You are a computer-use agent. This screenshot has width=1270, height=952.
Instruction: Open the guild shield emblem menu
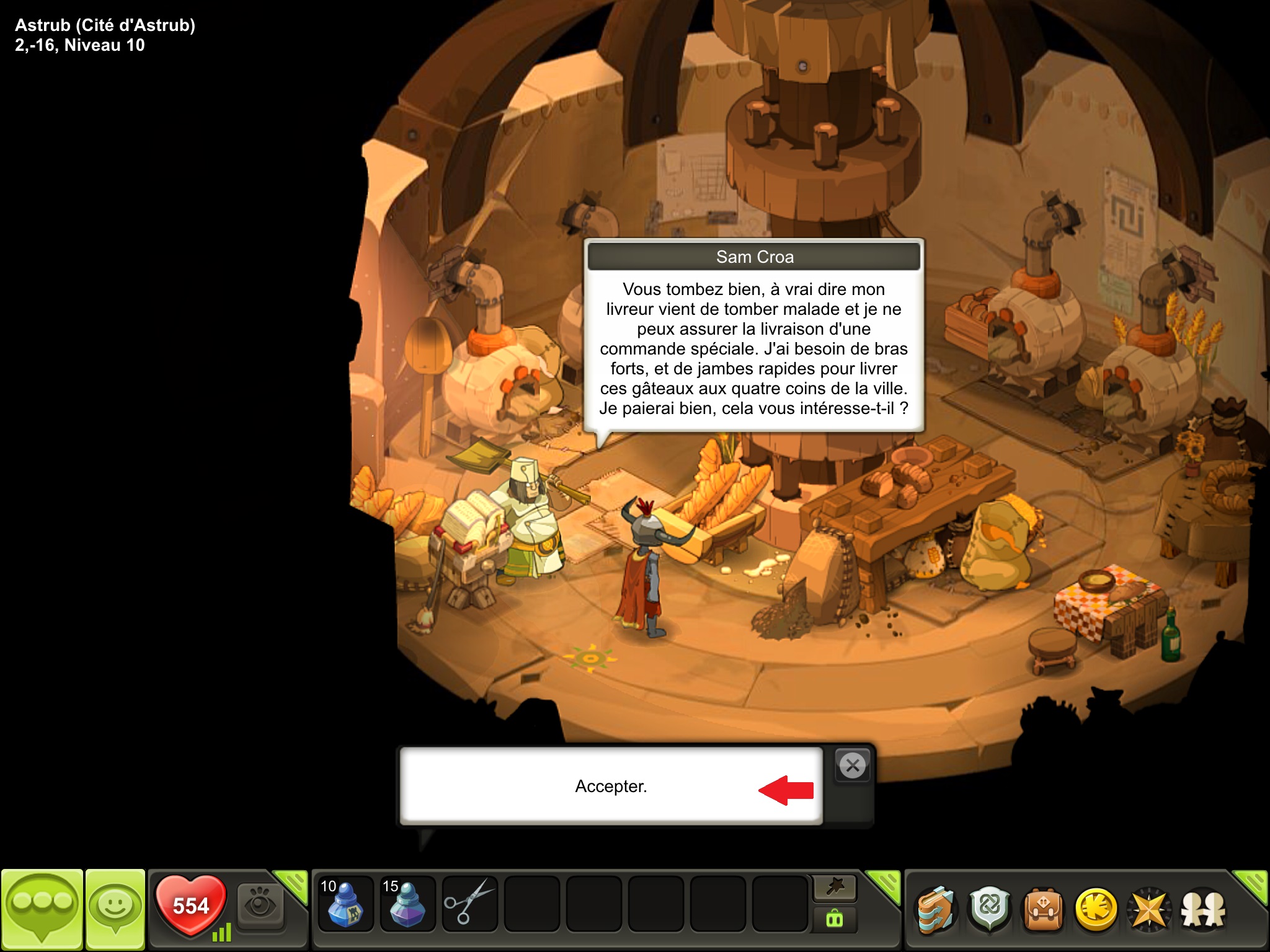point(990,910)
